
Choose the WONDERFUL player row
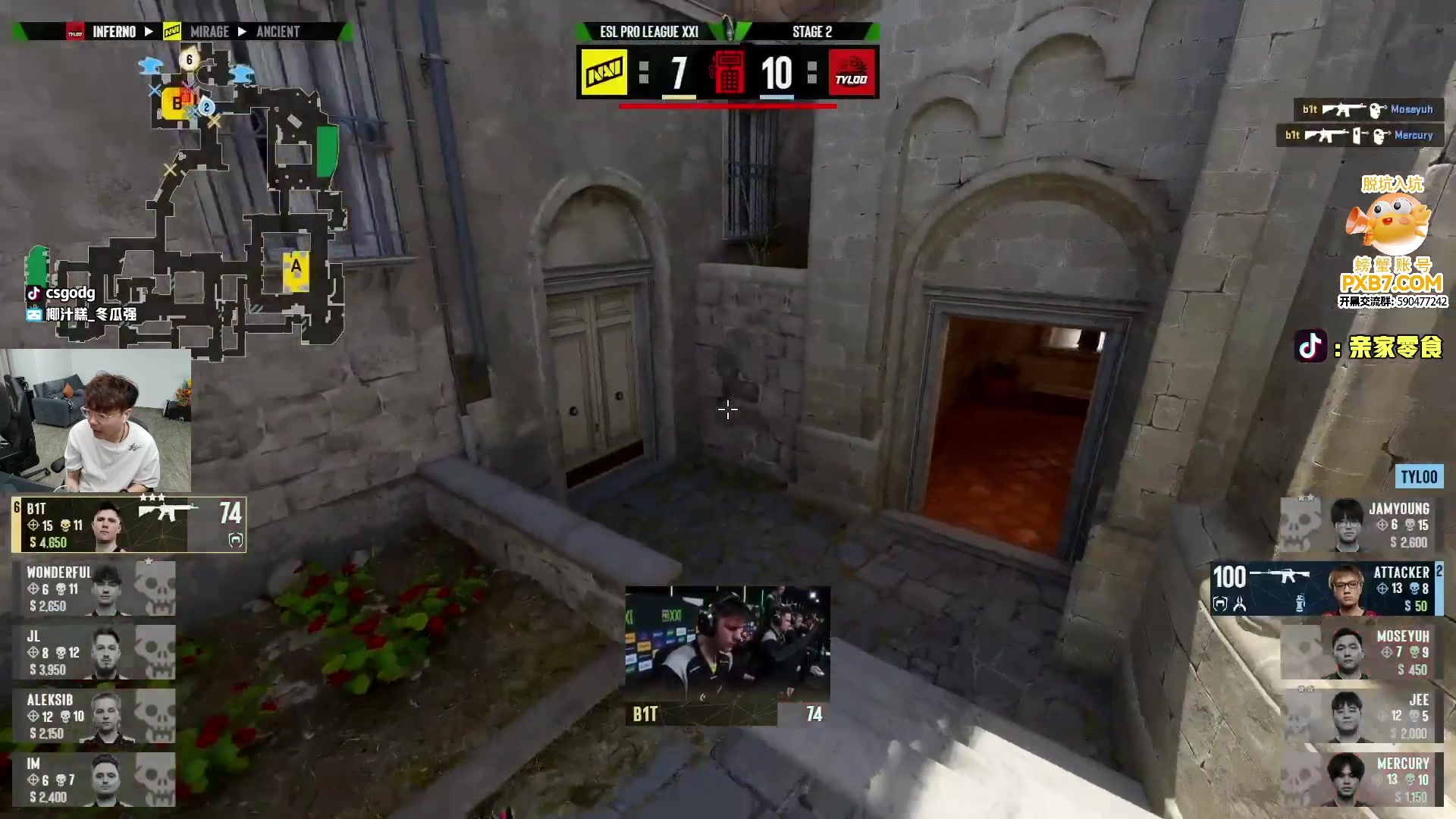tap(94, 588)
